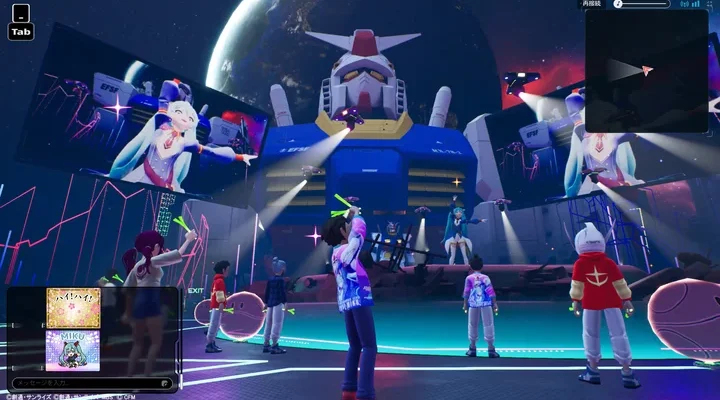Select the MIKU stamp in chat
The height and width of the screenshot is (400, 720).
pos(72,350)
